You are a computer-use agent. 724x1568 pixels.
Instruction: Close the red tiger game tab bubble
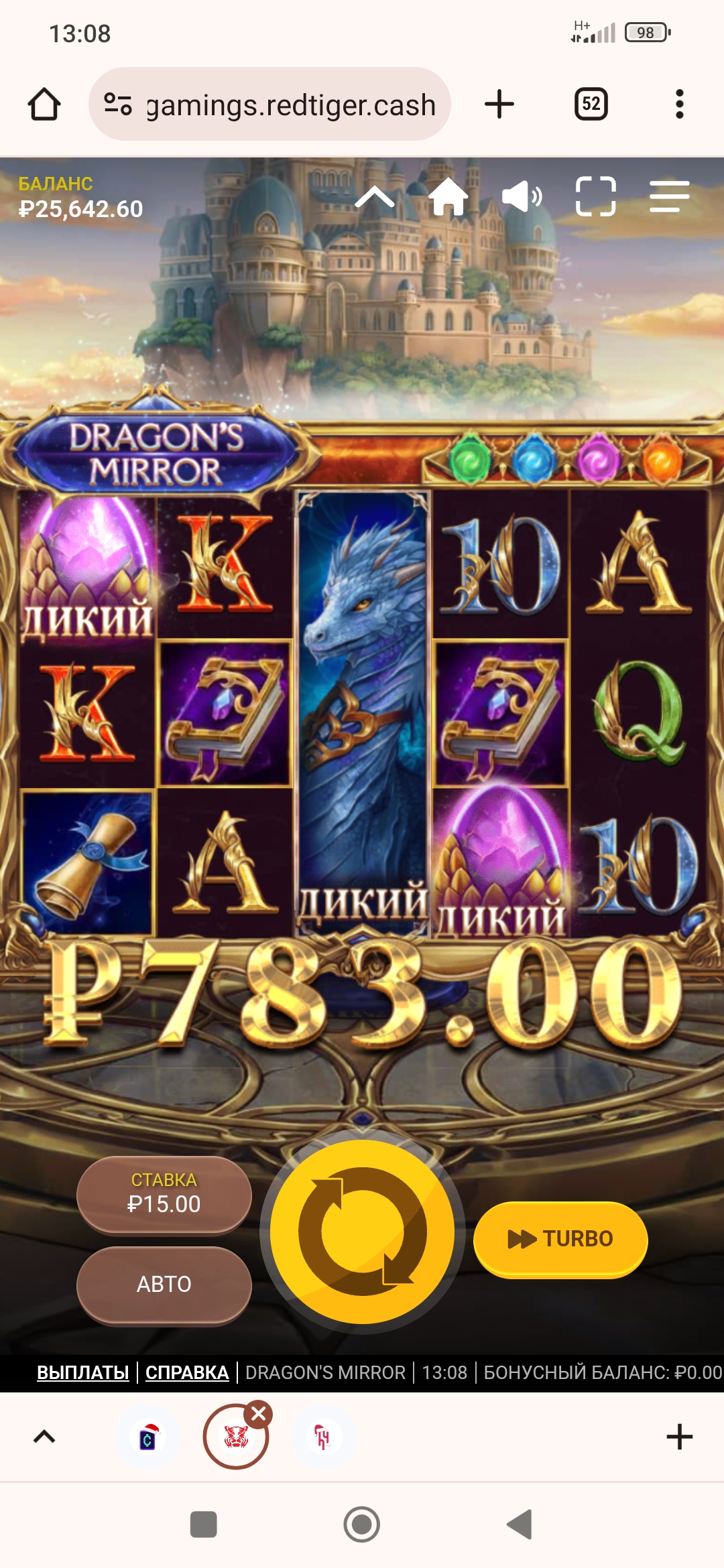point(258,1415)
